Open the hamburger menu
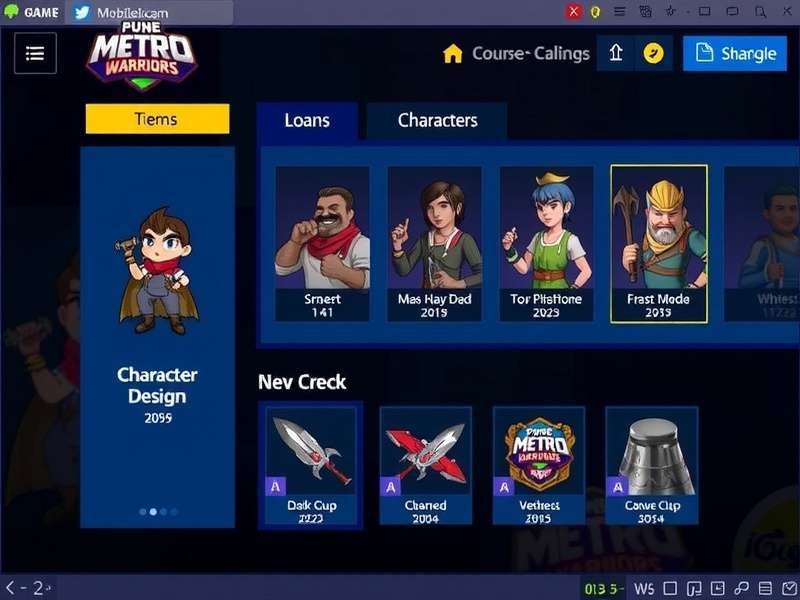The image size is (800, 600). click(35, 53)
